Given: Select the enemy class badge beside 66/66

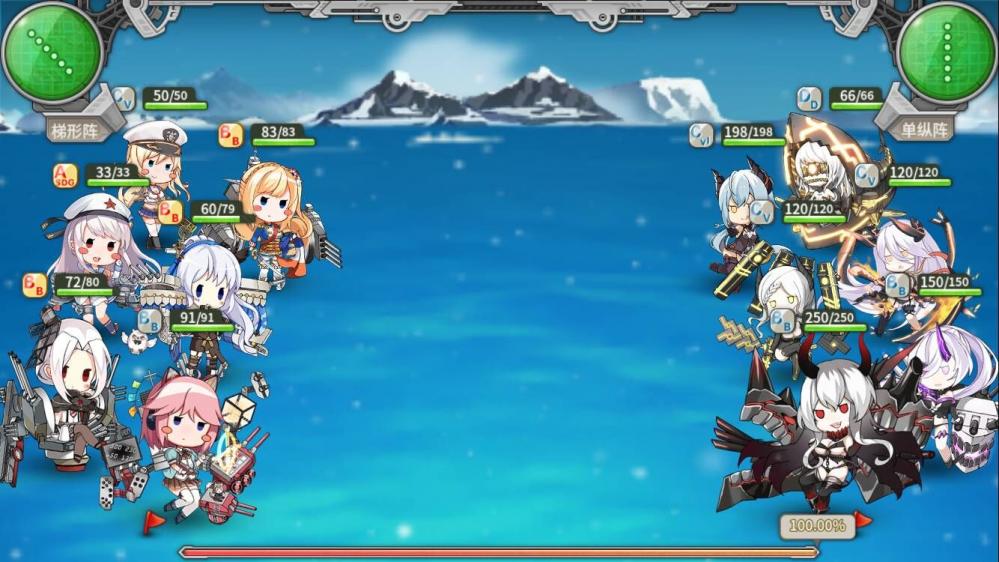Looking at the screenshot, I should (x=809, y=99).
